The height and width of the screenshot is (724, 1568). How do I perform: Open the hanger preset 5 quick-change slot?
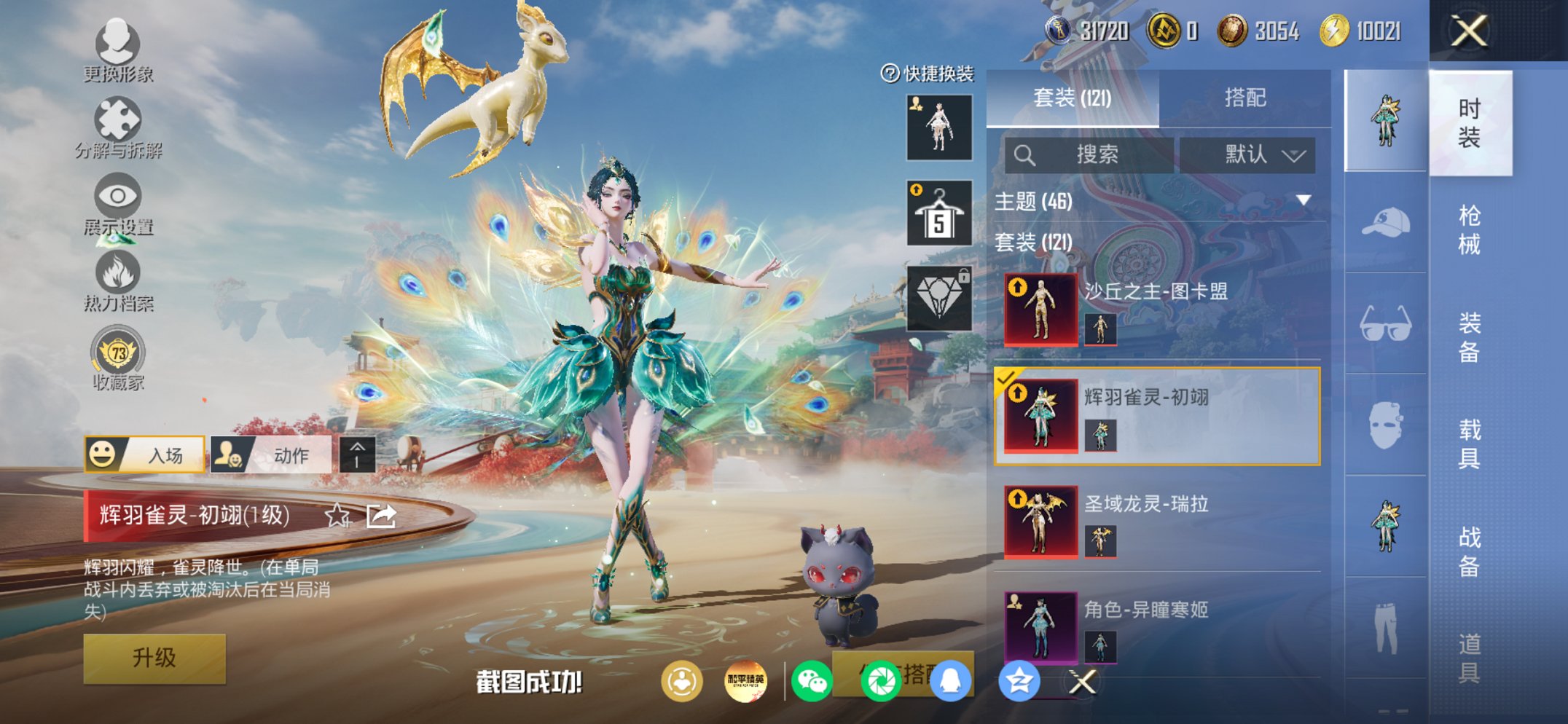tap(938, 213)
